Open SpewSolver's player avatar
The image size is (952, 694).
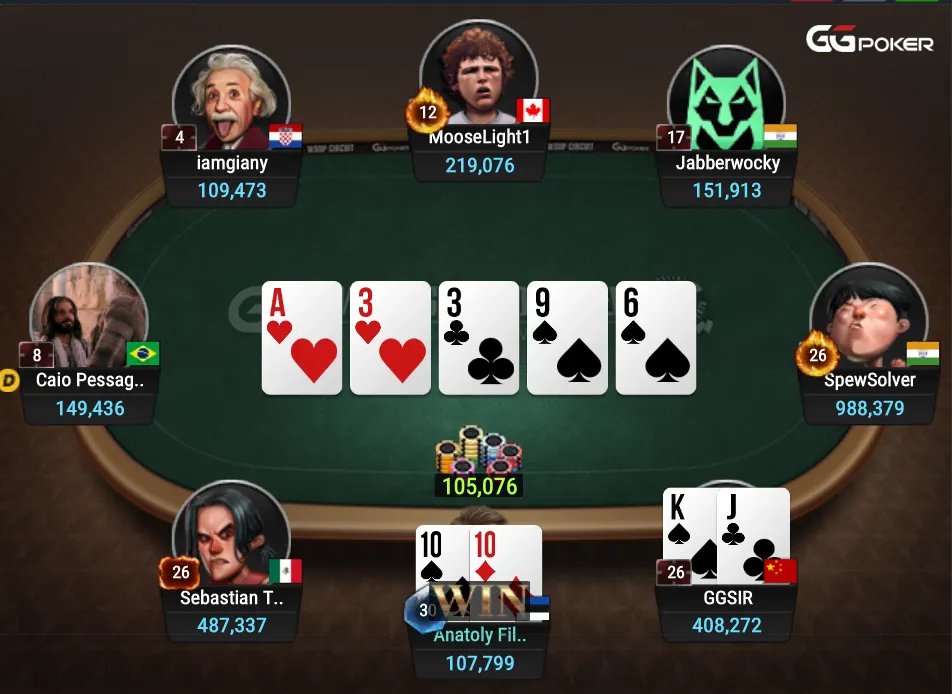pos(868,318)
